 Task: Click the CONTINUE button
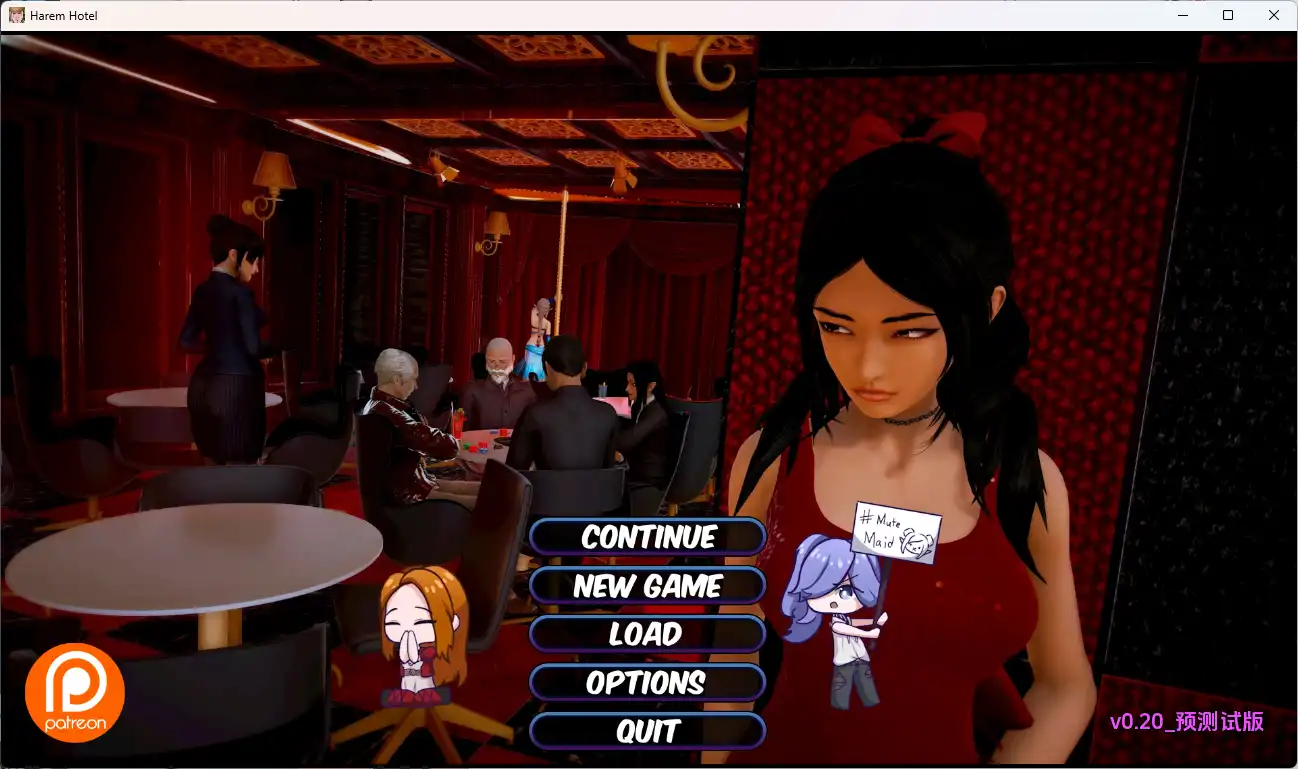648,537
